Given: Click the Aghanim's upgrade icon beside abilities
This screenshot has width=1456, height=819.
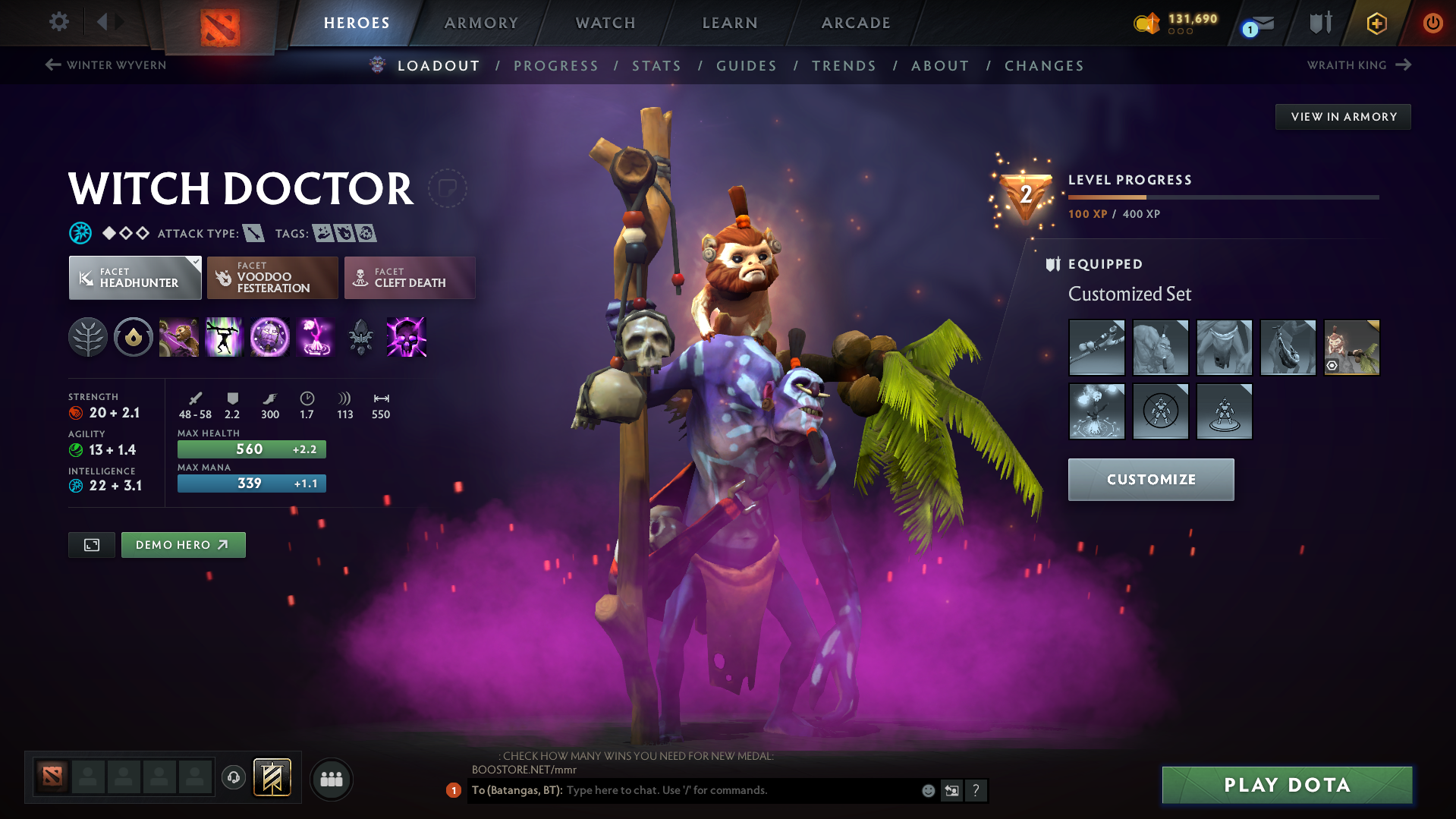Looking at the screenshot, I should tap(361, 338).
